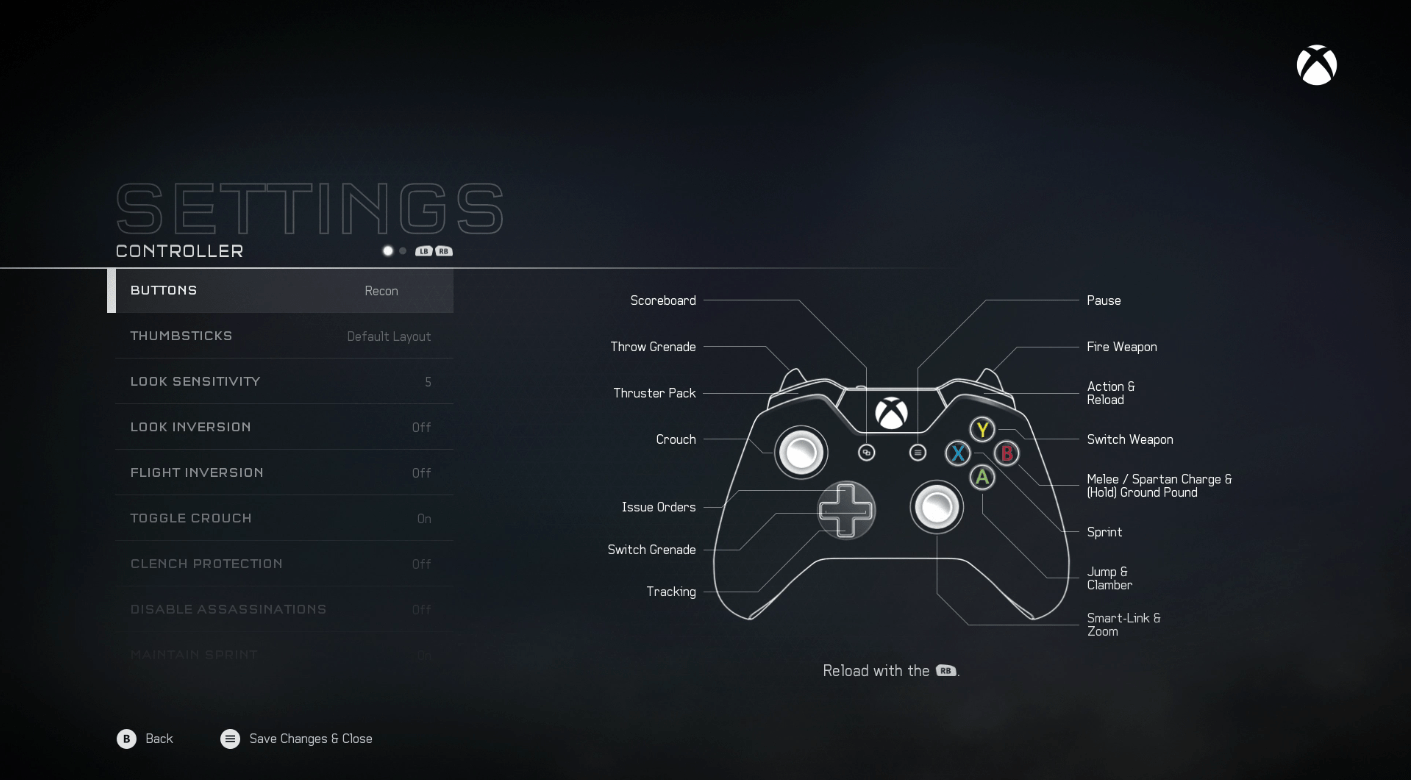Click the green A button on the controller diagram
1411x780 pixels.
coord(982,476)
